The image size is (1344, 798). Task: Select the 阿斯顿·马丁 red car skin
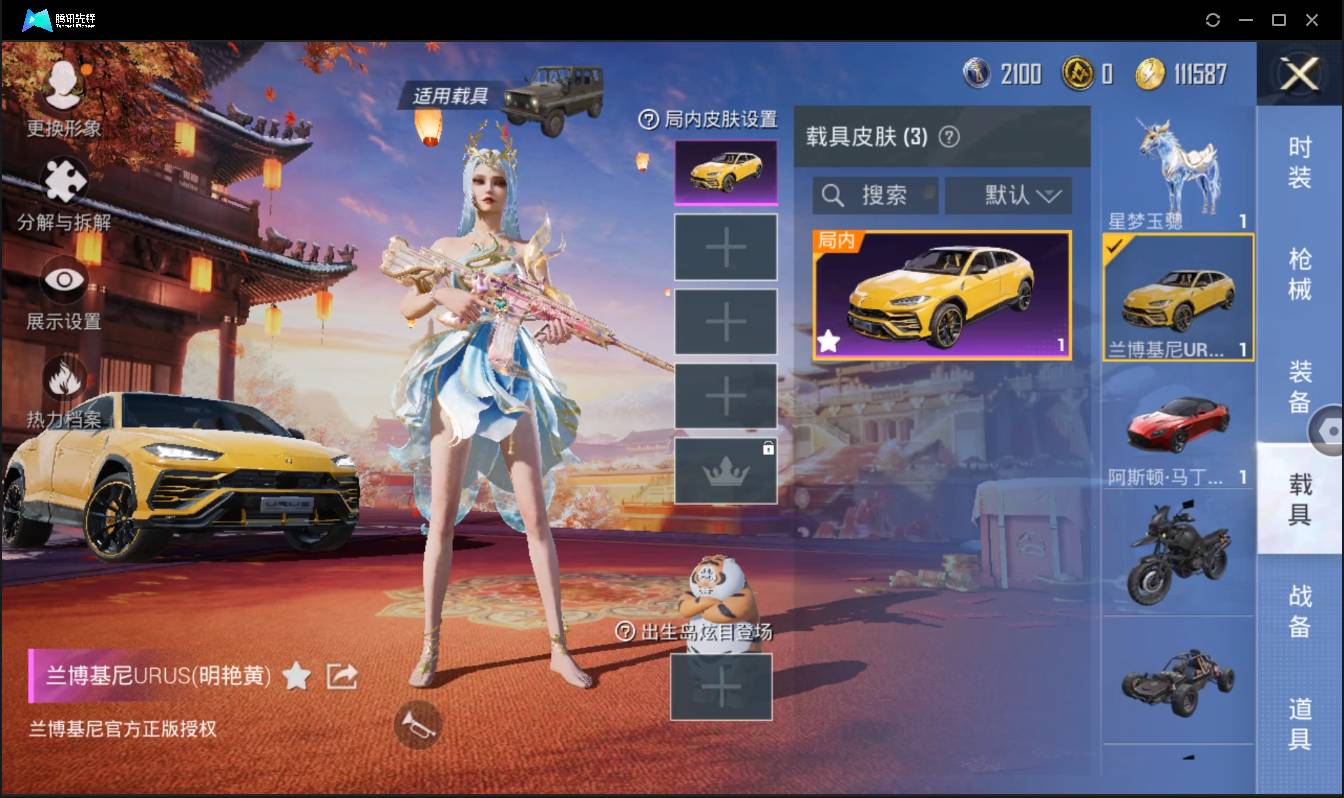coord(1176,425)
